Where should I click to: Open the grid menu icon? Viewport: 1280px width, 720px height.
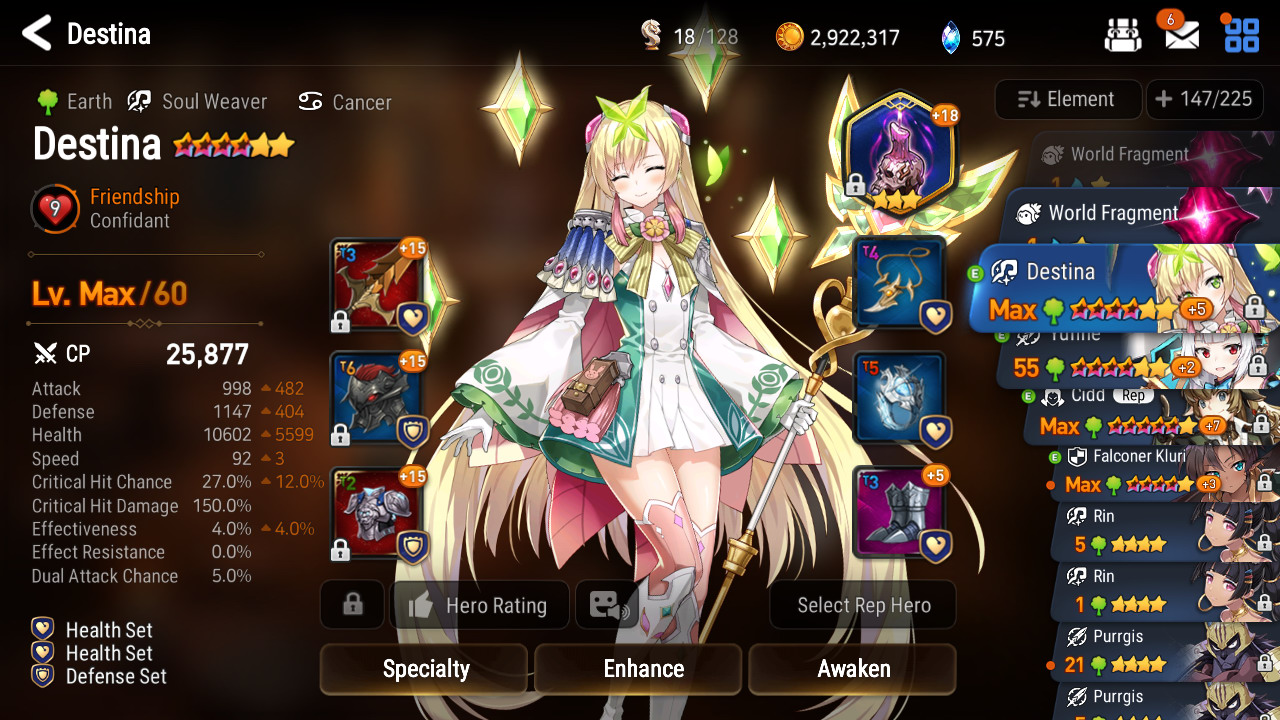[1242, 35]
